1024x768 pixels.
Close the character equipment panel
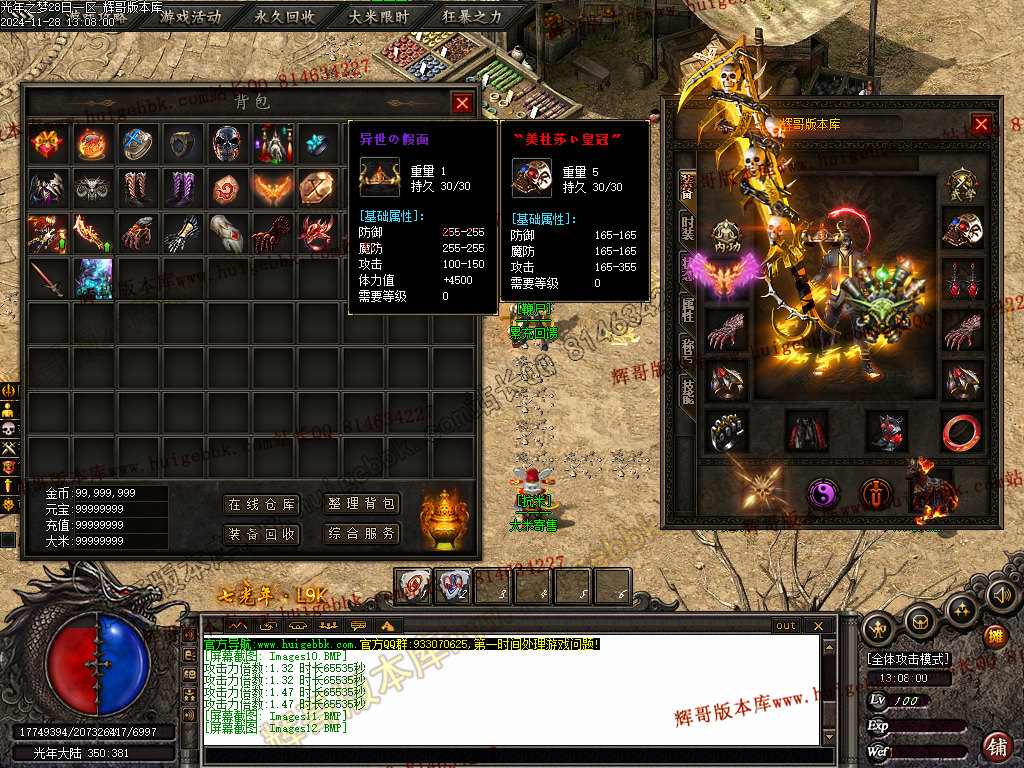(981, 124)
